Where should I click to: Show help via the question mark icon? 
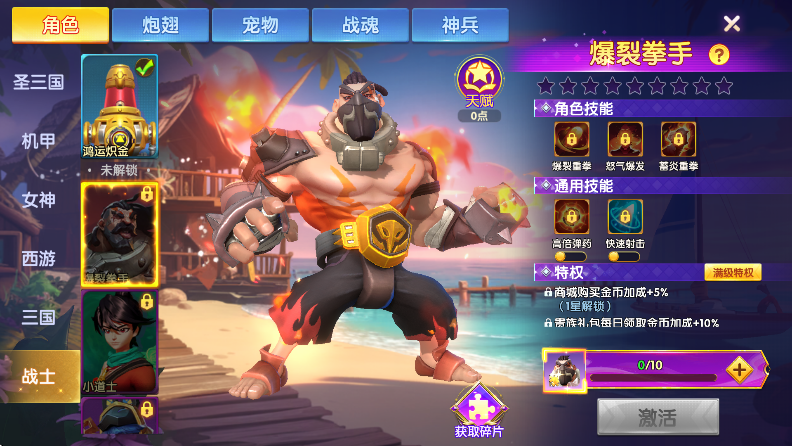(x=718, y=55)
